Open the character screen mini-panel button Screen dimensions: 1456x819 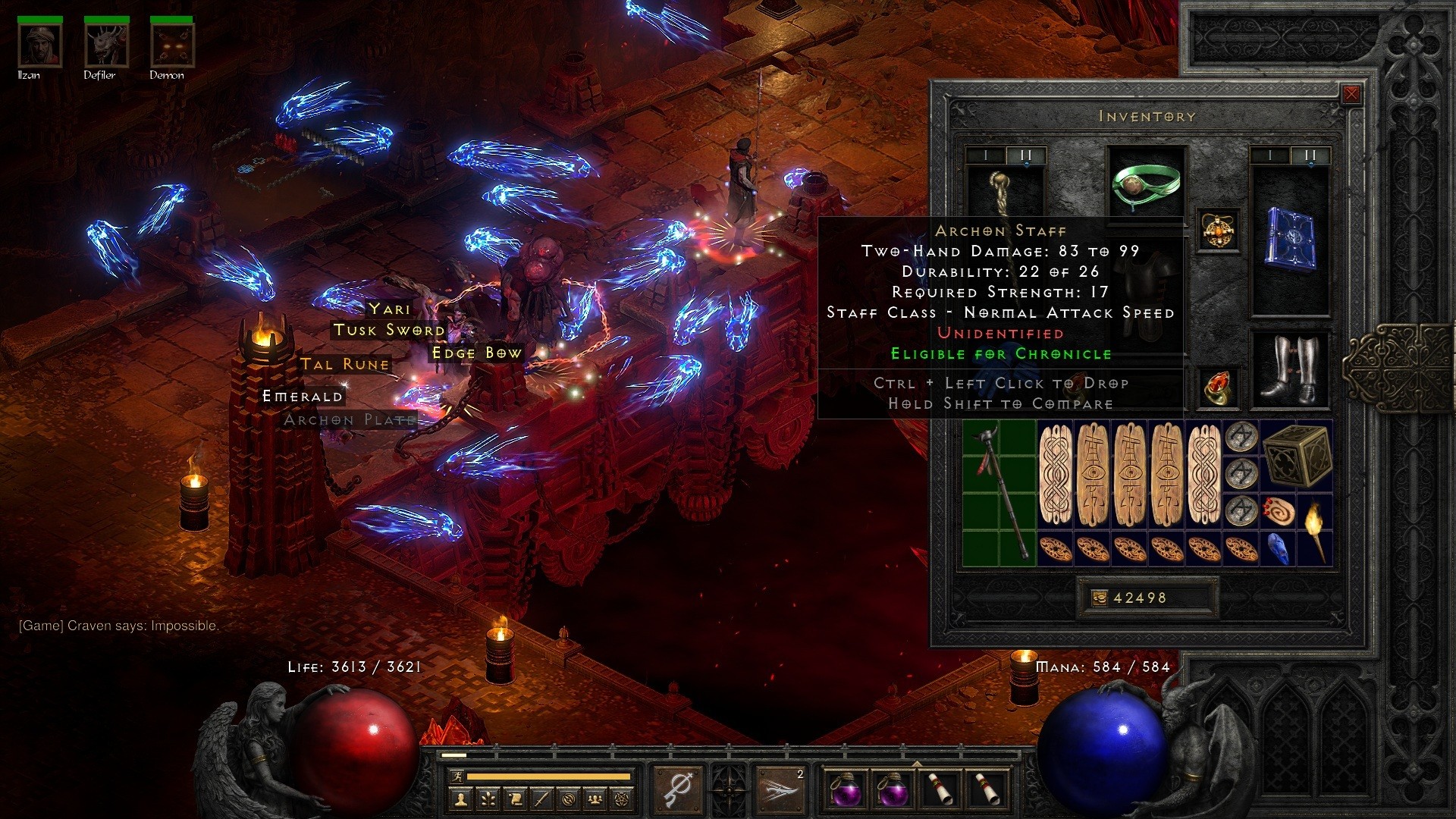[462, 798]
